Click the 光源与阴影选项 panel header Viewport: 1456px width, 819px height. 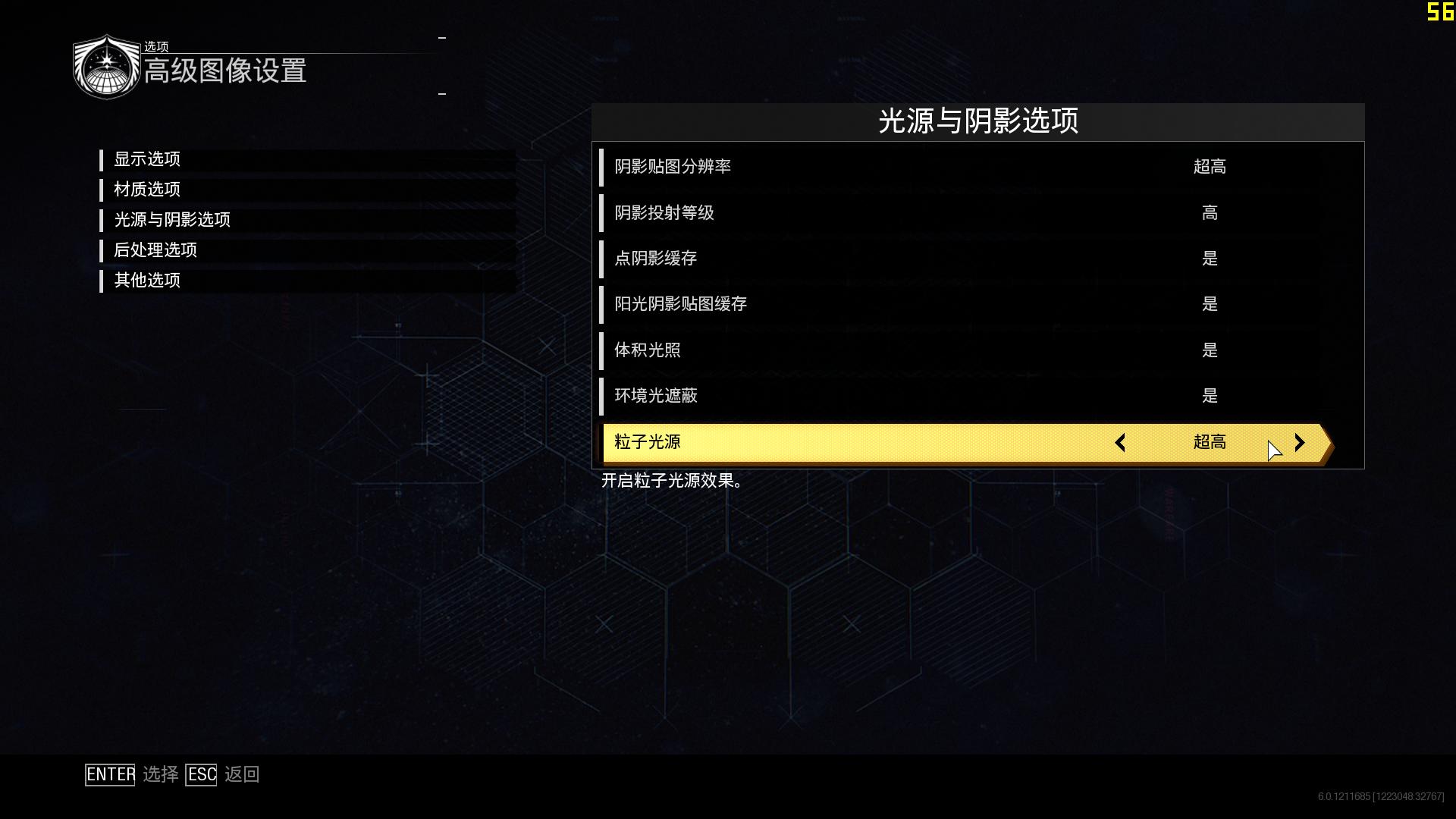pos(978,122)
